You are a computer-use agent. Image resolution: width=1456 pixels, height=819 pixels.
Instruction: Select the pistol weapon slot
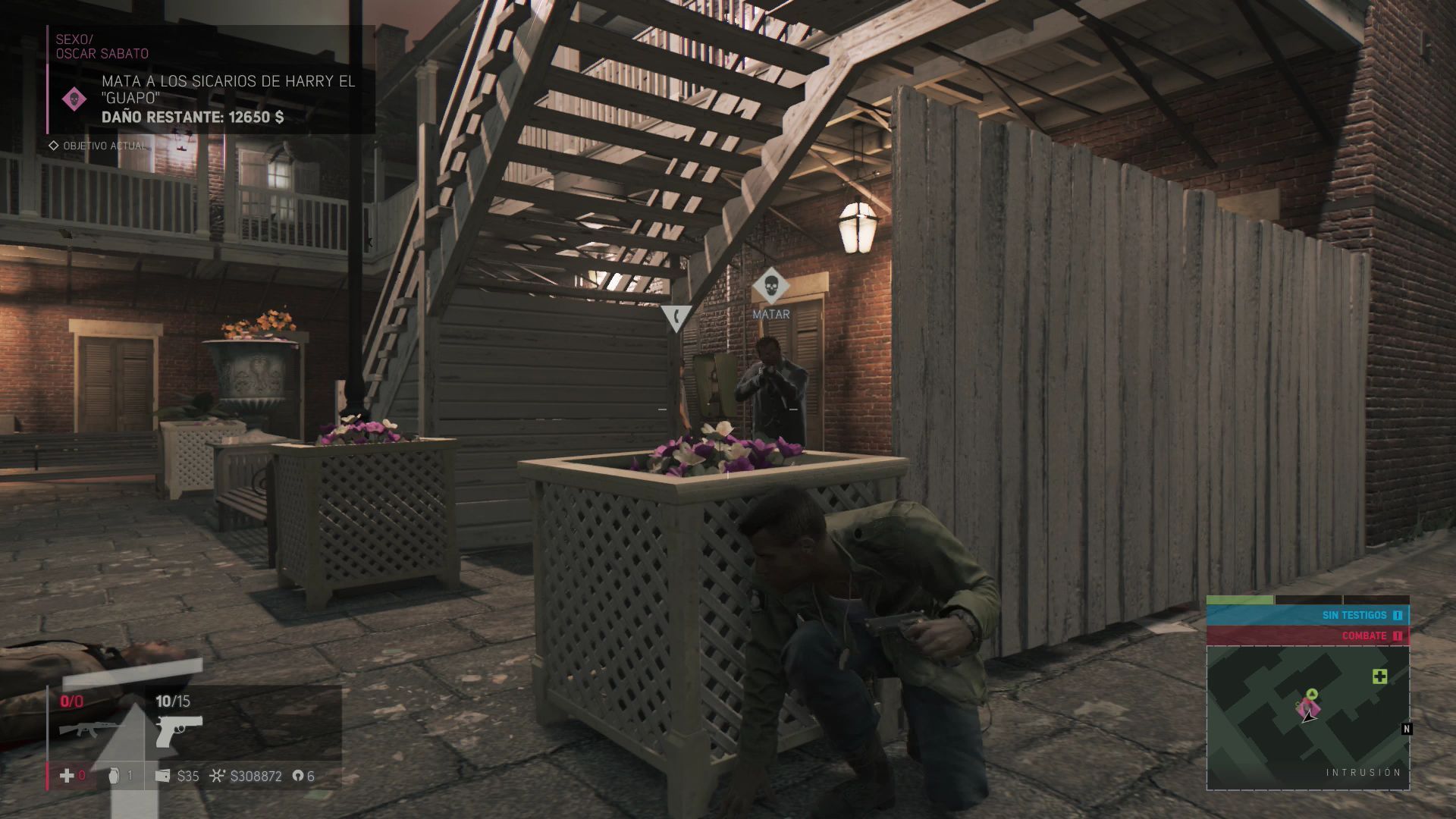coord(179,730)
